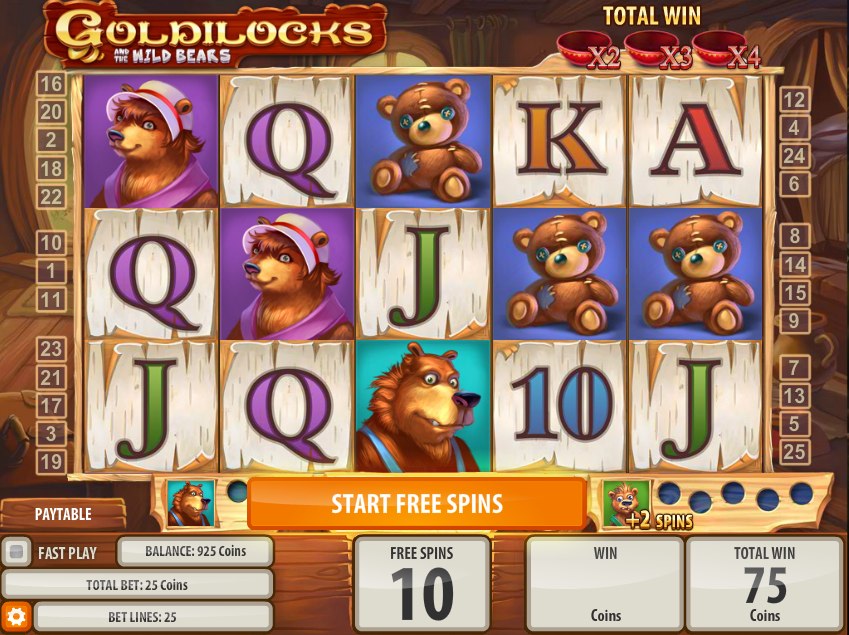Choose payline number 7
Viewport: 849px width, 635px height.
coord(794,367)
